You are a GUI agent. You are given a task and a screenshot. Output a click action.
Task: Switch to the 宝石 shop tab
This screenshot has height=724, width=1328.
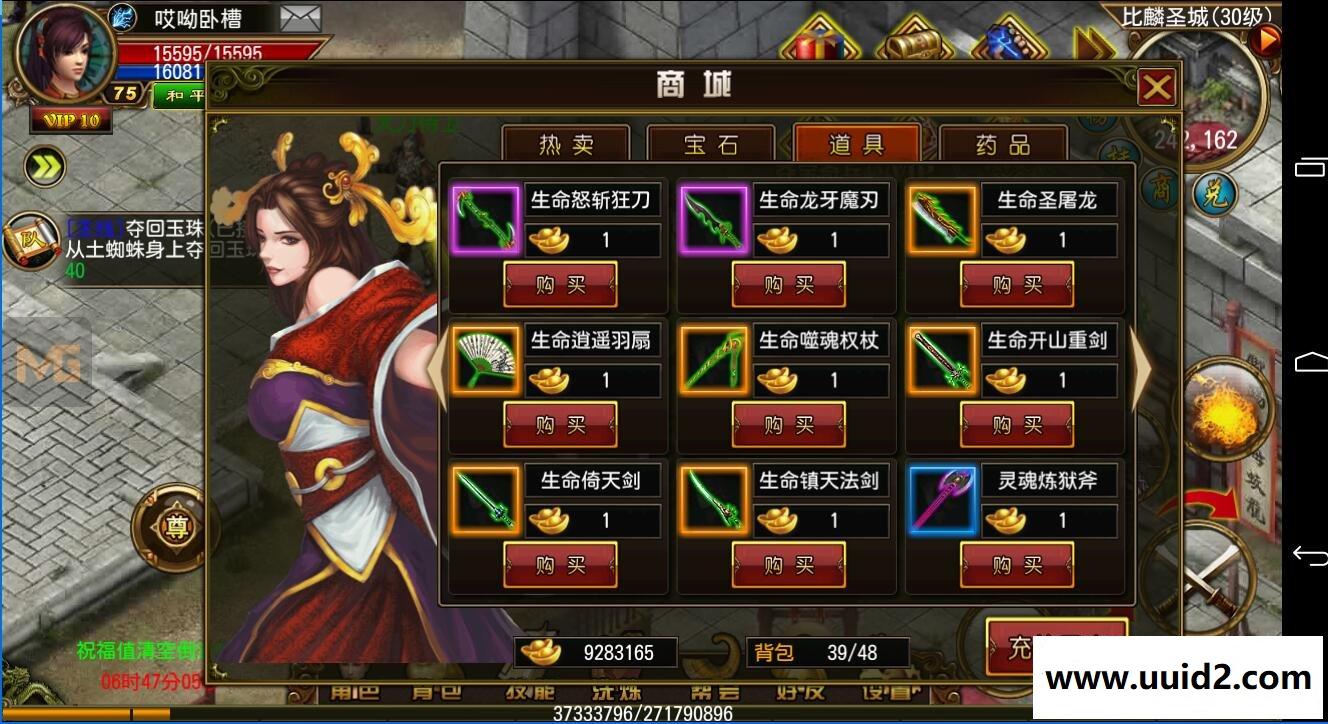point(712,145)
